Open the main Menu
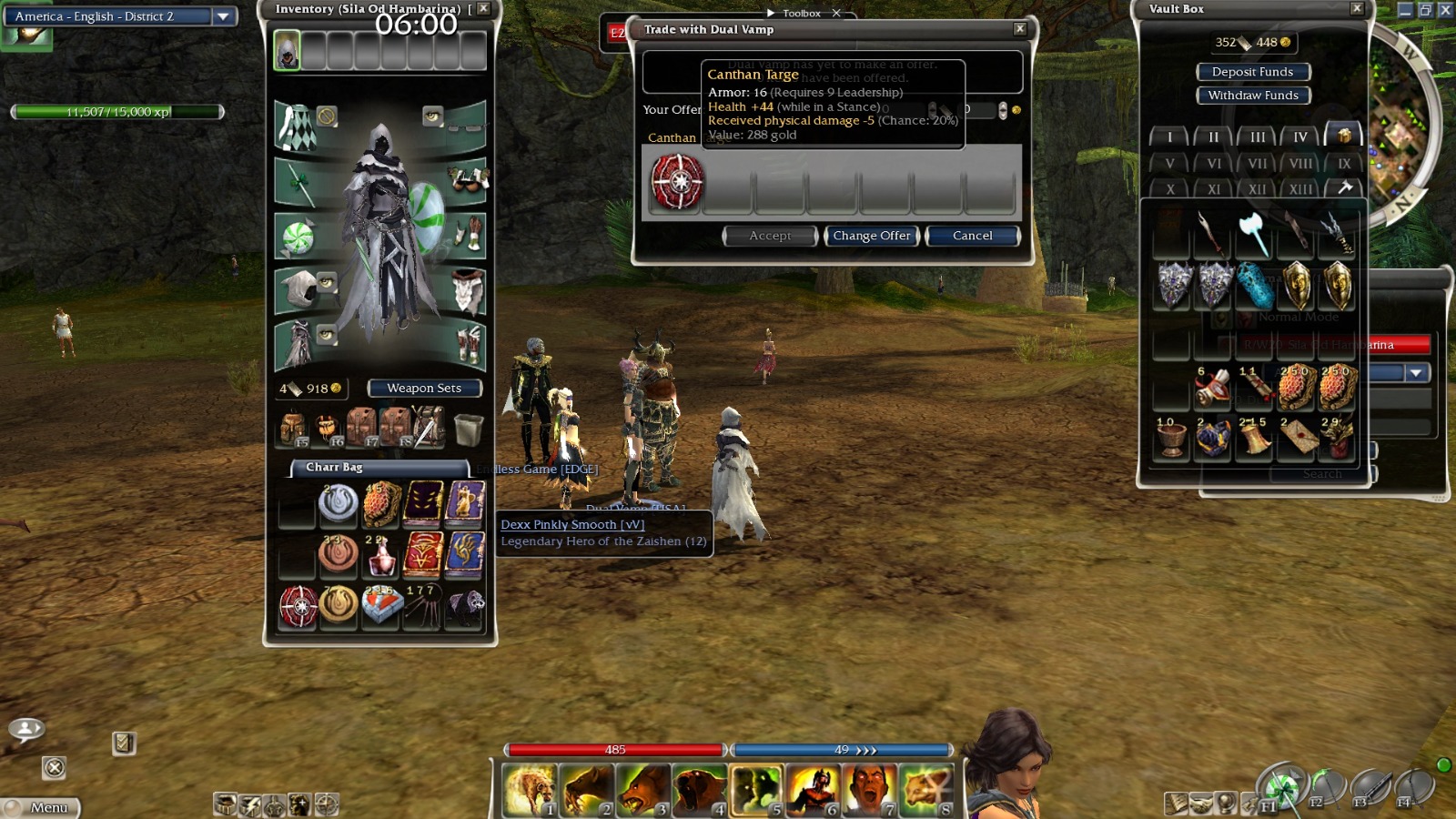This screenshot has height=819, width=1456. [x=41, y=807]
